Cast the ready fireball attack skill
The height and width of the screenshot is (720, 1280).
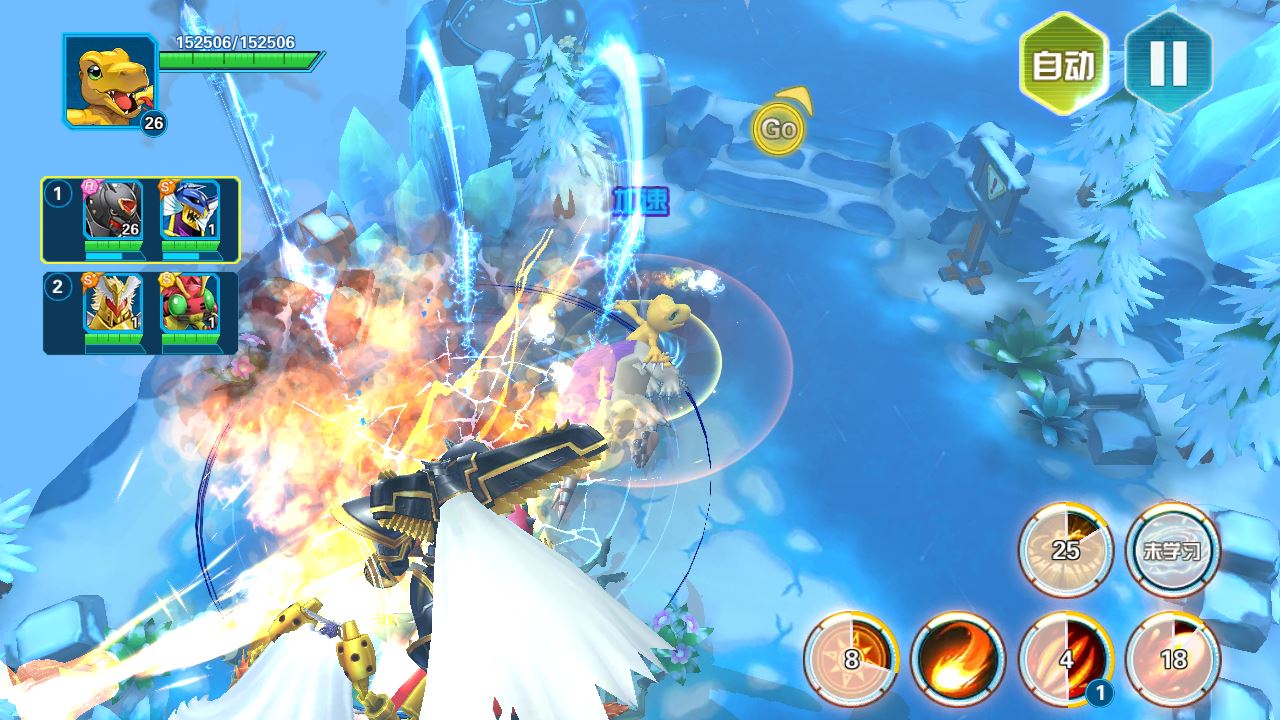pyautogui.click(x=958, y=659)
